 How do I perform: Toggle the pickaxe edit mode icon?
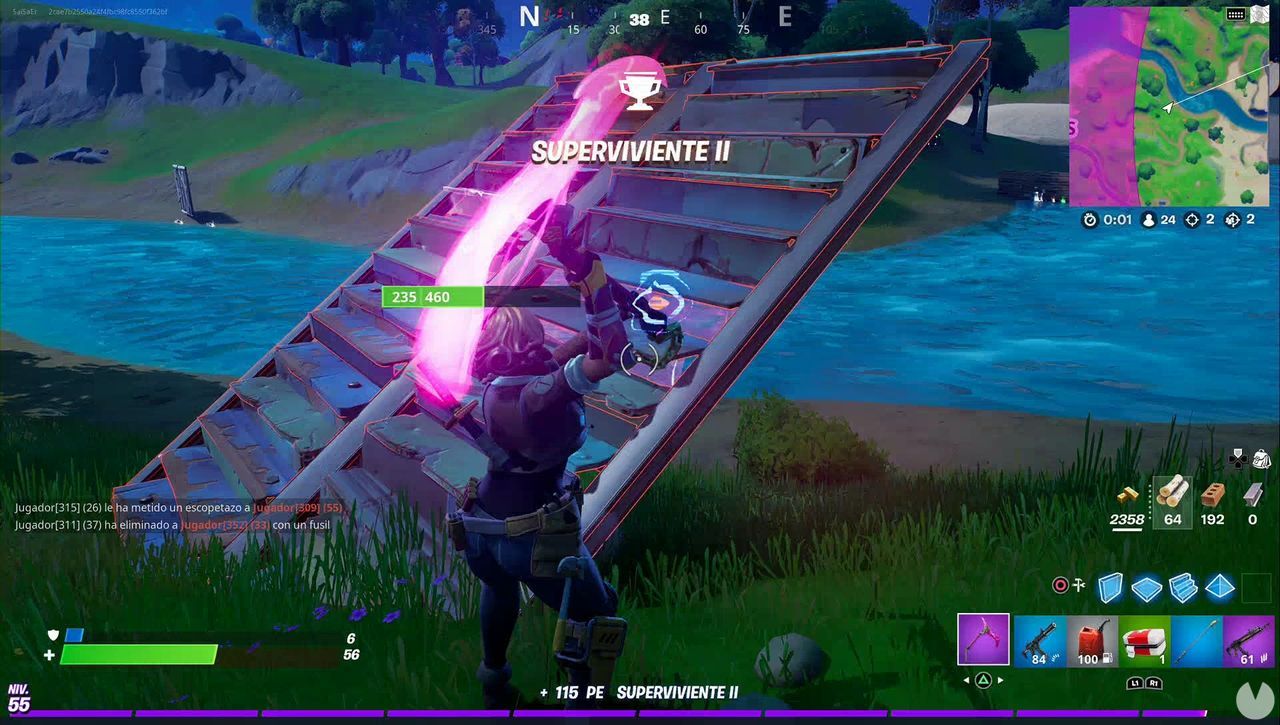(x=1077, y=583)
